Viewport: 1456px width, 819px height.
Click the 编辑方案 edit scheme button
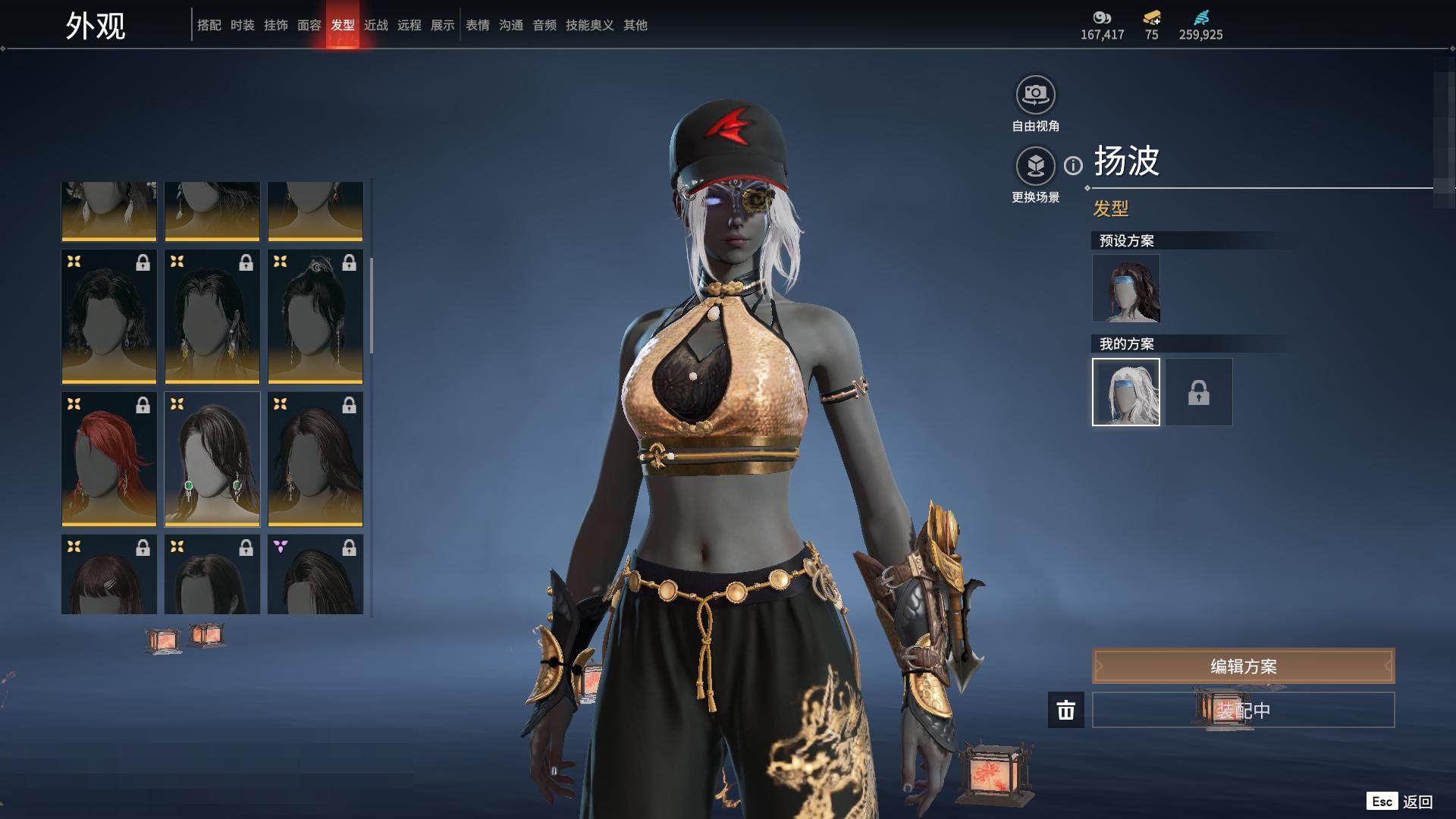tap(1242, 666)
